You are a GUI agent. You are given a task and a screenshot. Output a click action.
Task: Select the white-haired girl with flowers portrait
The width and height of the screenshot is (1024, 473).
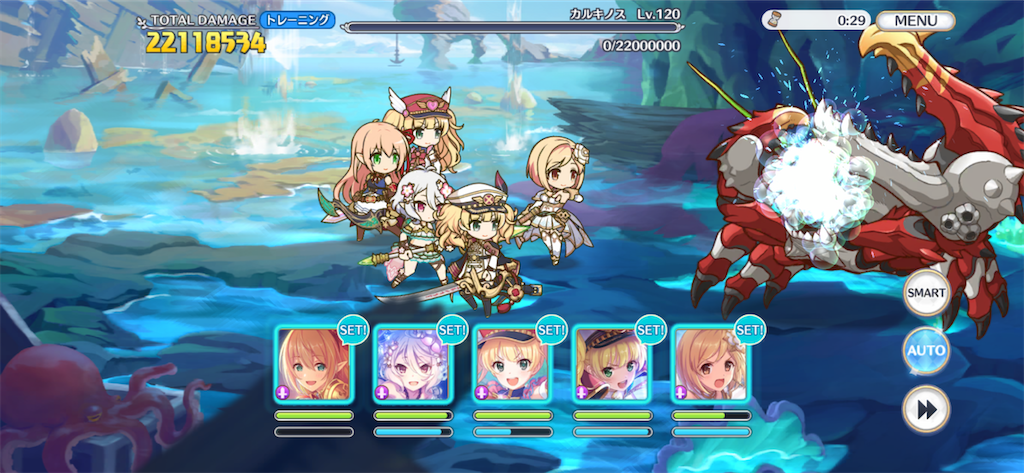click(x=413, y=364)
